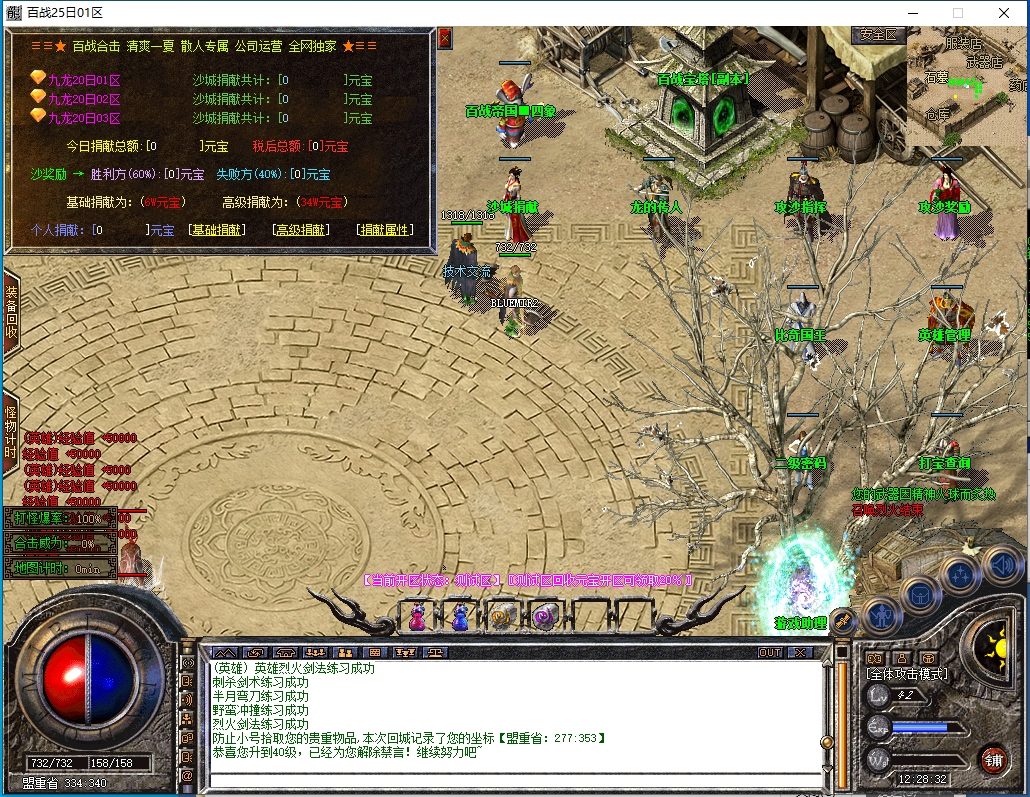Open the red 铺 shop button
This screenshot has width=1030, height=797.
pyautogui.click(x=993, y=757)
